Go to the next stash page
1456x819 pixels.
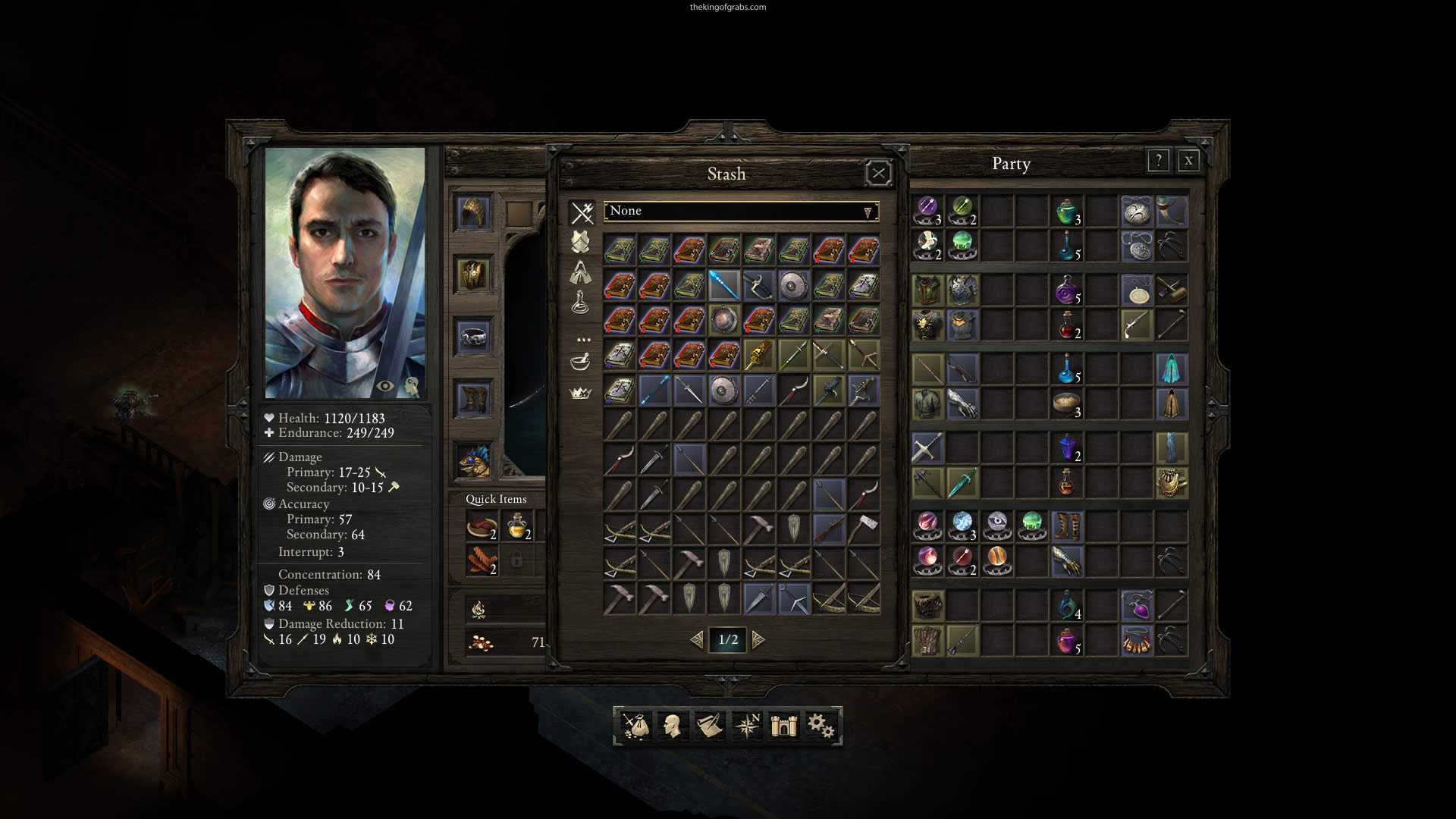[758, 640]
